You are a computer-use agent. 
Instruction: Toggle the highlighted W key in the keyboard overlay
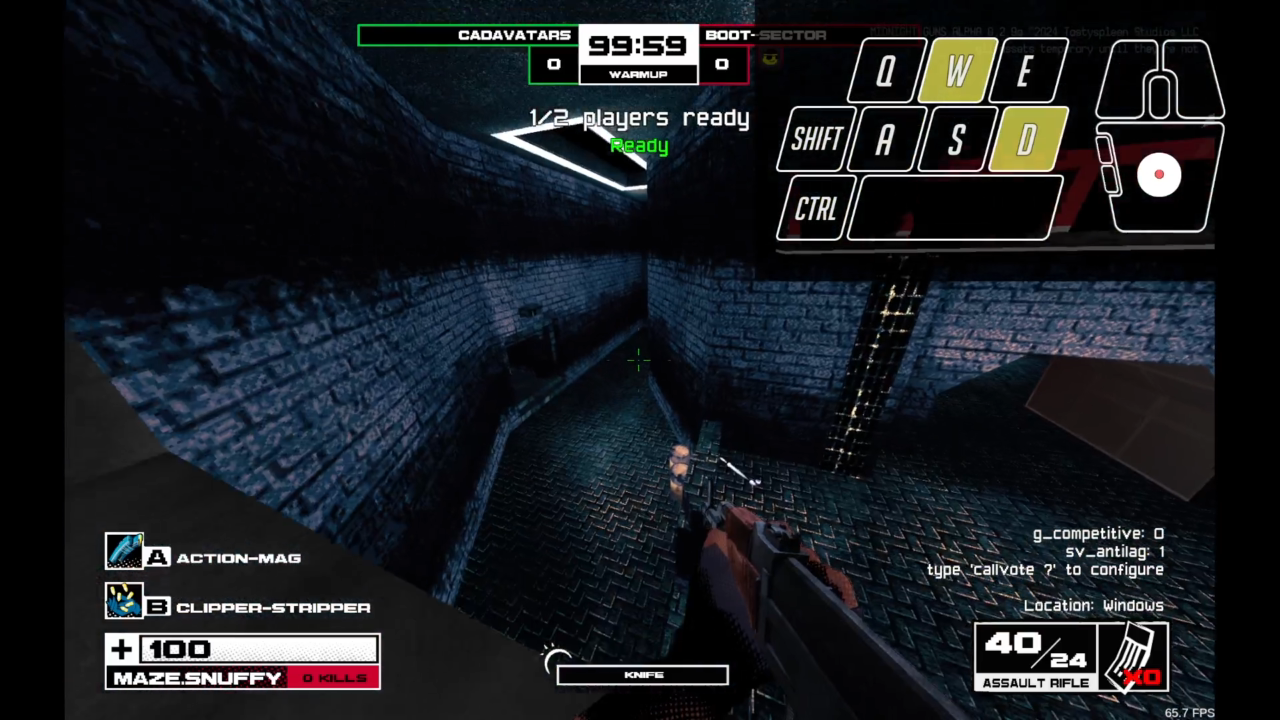(955, 70)
